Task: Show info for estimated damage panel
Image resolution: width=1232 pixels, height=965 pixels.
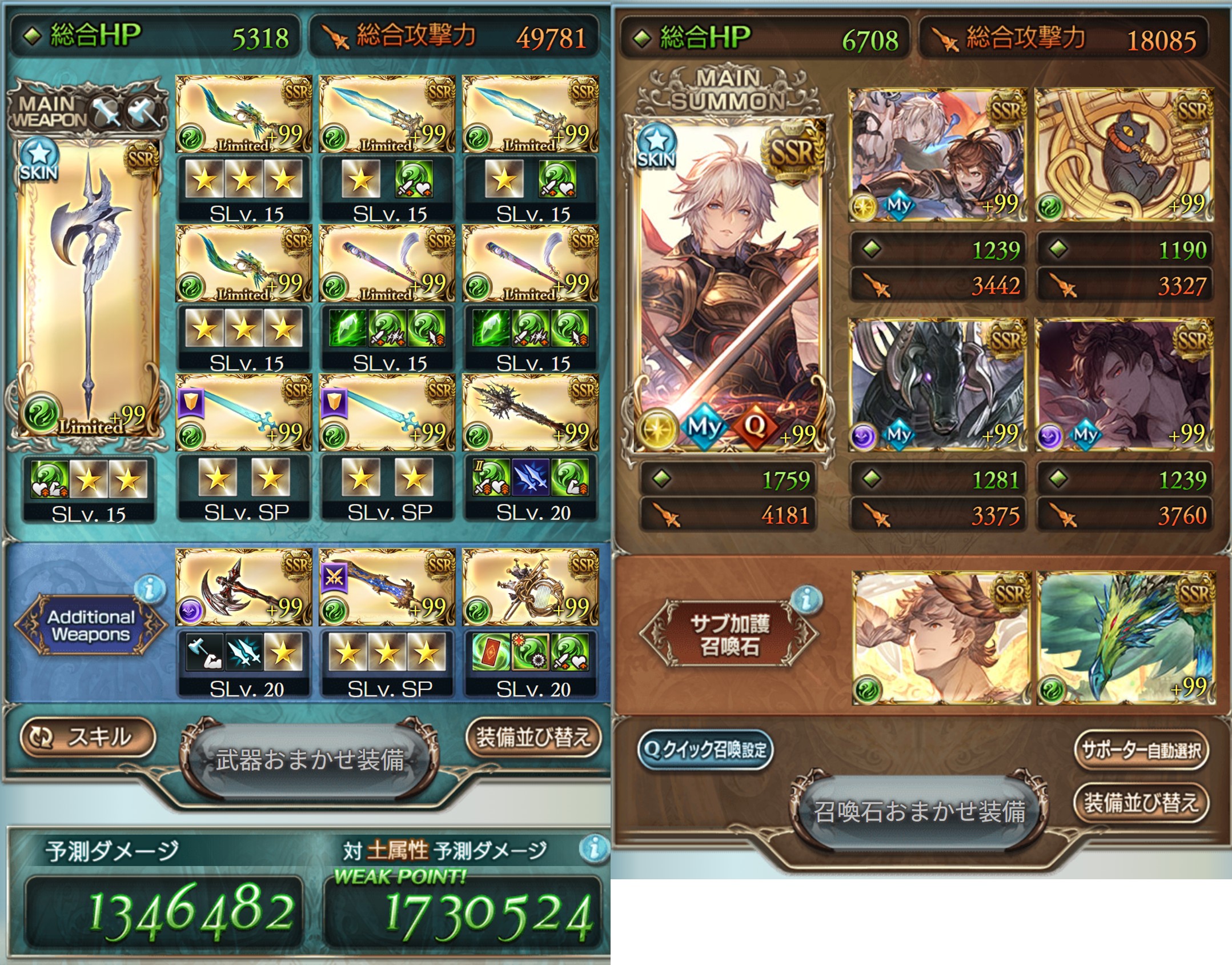Action: click(x=593, y=848)
